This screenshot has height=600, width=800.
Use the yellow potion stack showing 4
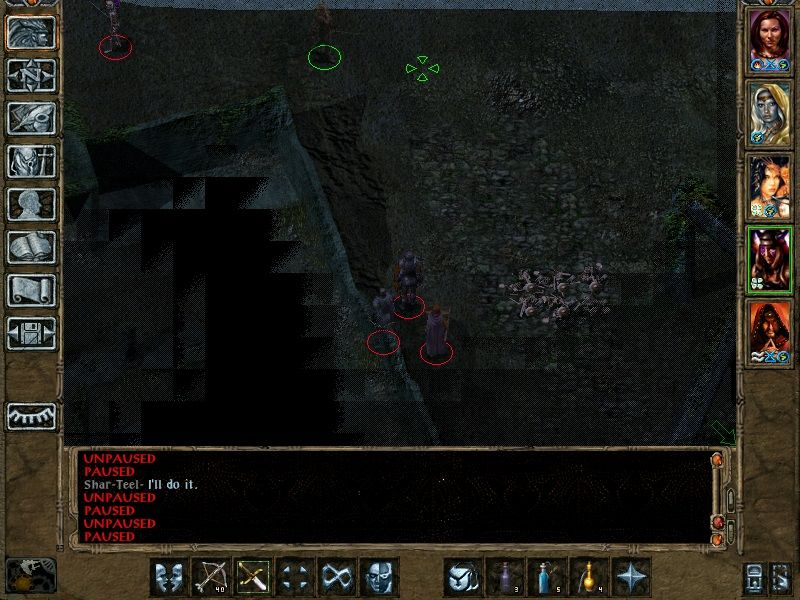point(590,577)
